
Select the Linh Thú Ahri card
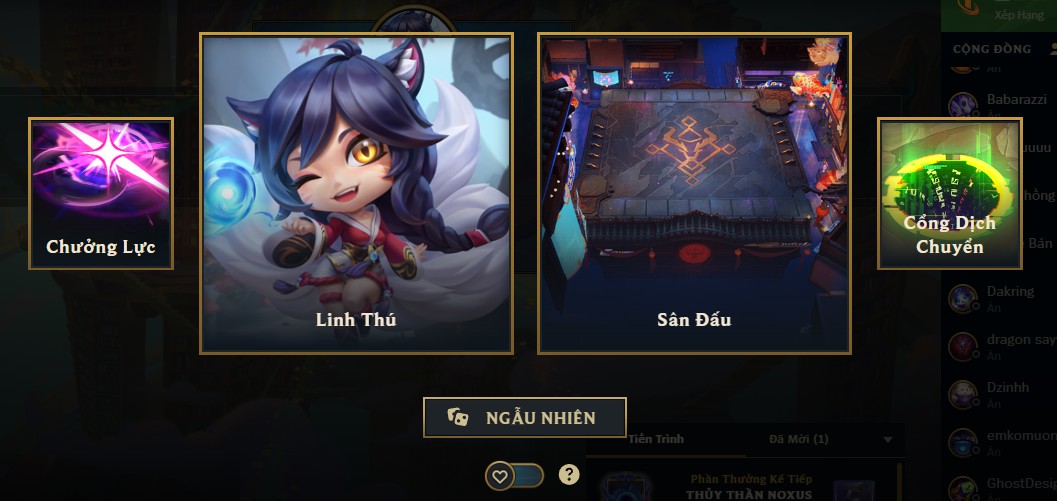click(x=357, y=193)
